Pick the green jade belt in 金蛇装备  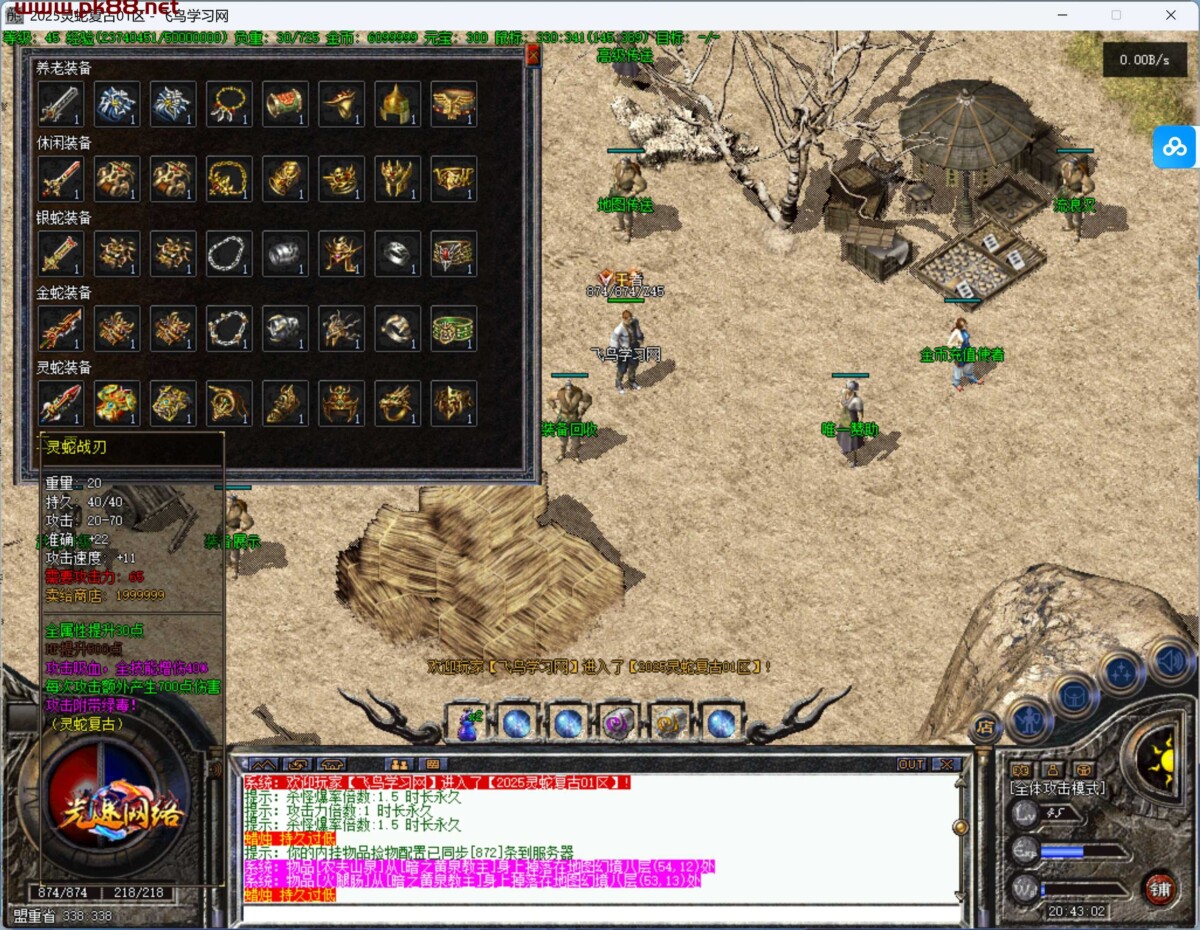point(453,328)
